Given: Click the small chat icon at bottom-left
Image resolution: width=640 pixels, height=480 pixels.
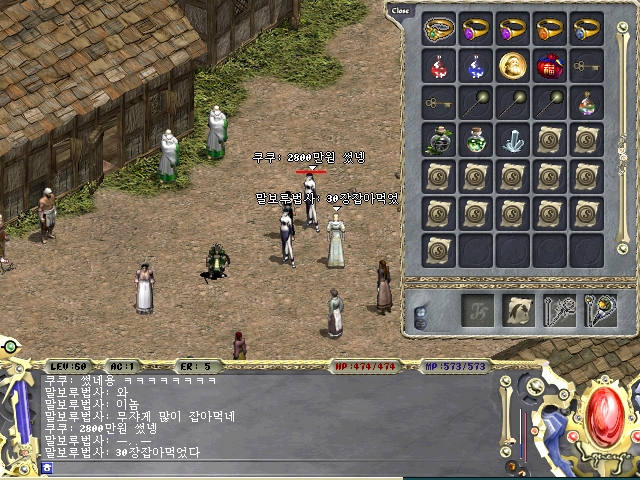Looking at the screenshot, I should pyautogui.click(x=47, y=467).
